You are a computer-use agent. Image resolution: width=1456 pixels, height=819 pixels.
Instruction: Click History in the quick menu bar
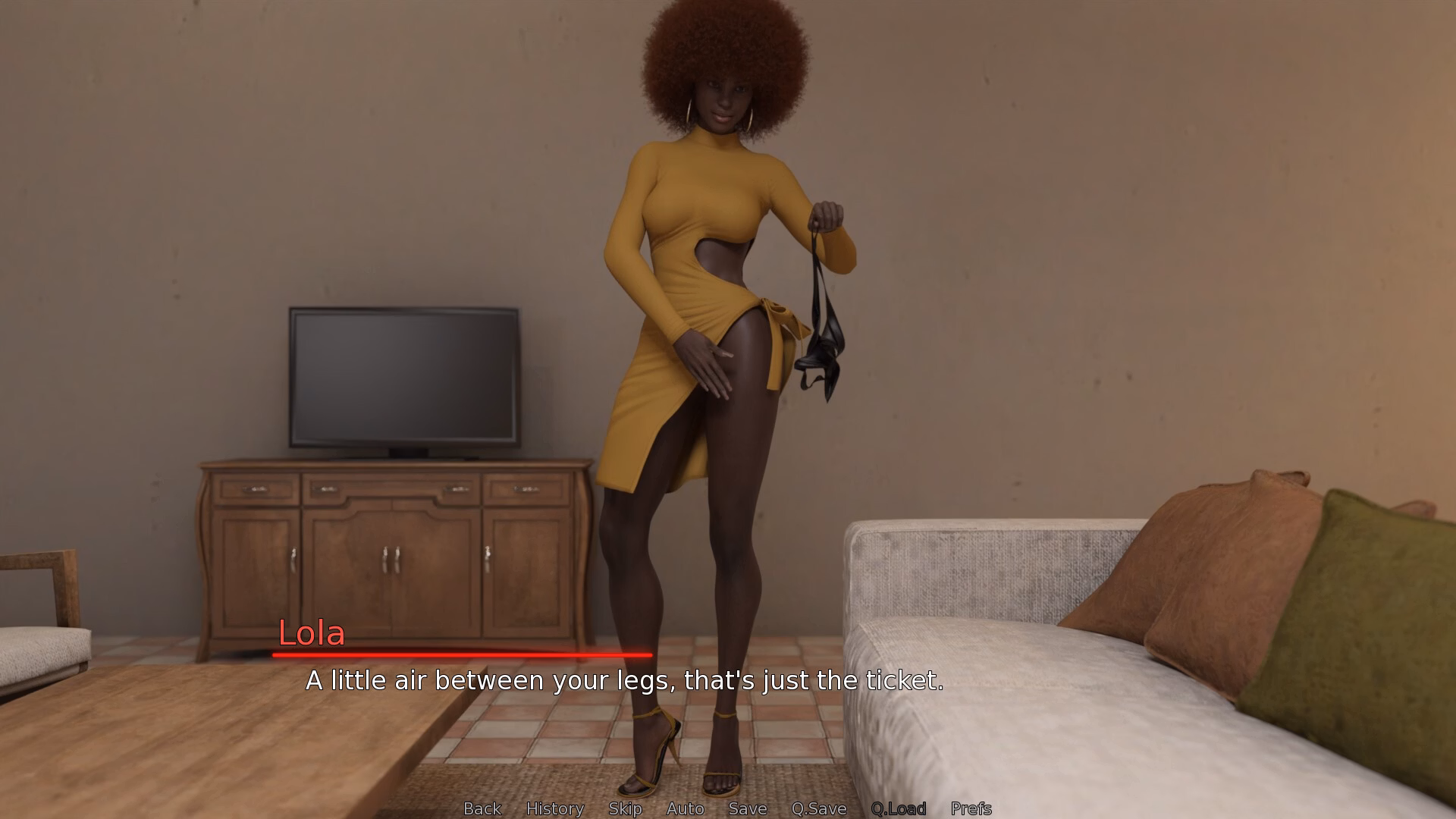[556, 808]
